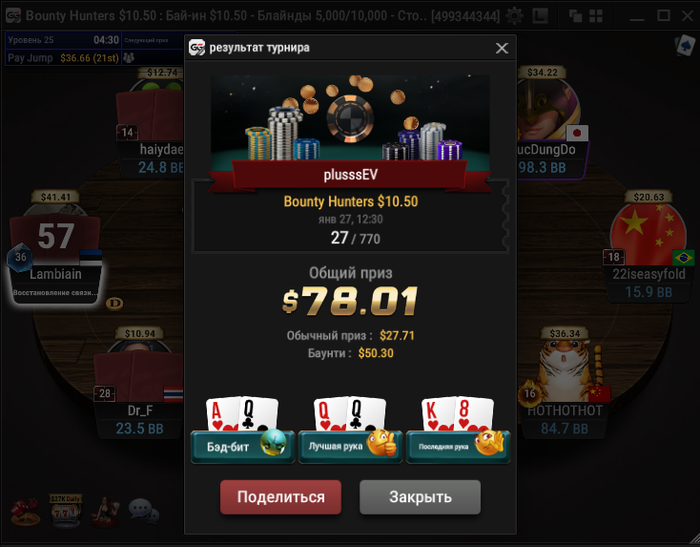Screen dimensions: 700x547
Task: Show the Бэд-бит hand
Action: pos(242,445)
